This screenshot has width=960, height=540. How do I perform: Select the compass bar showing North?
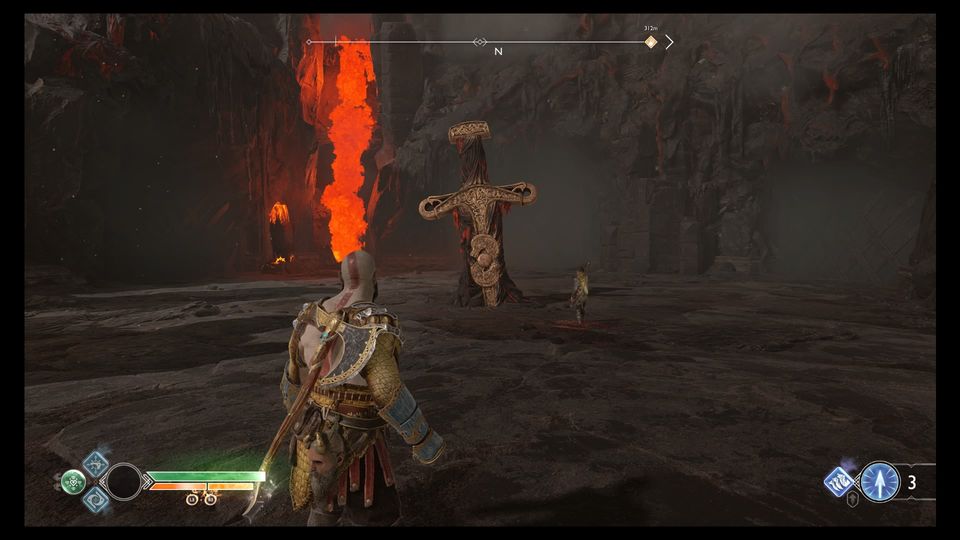[x=489, y=42]
